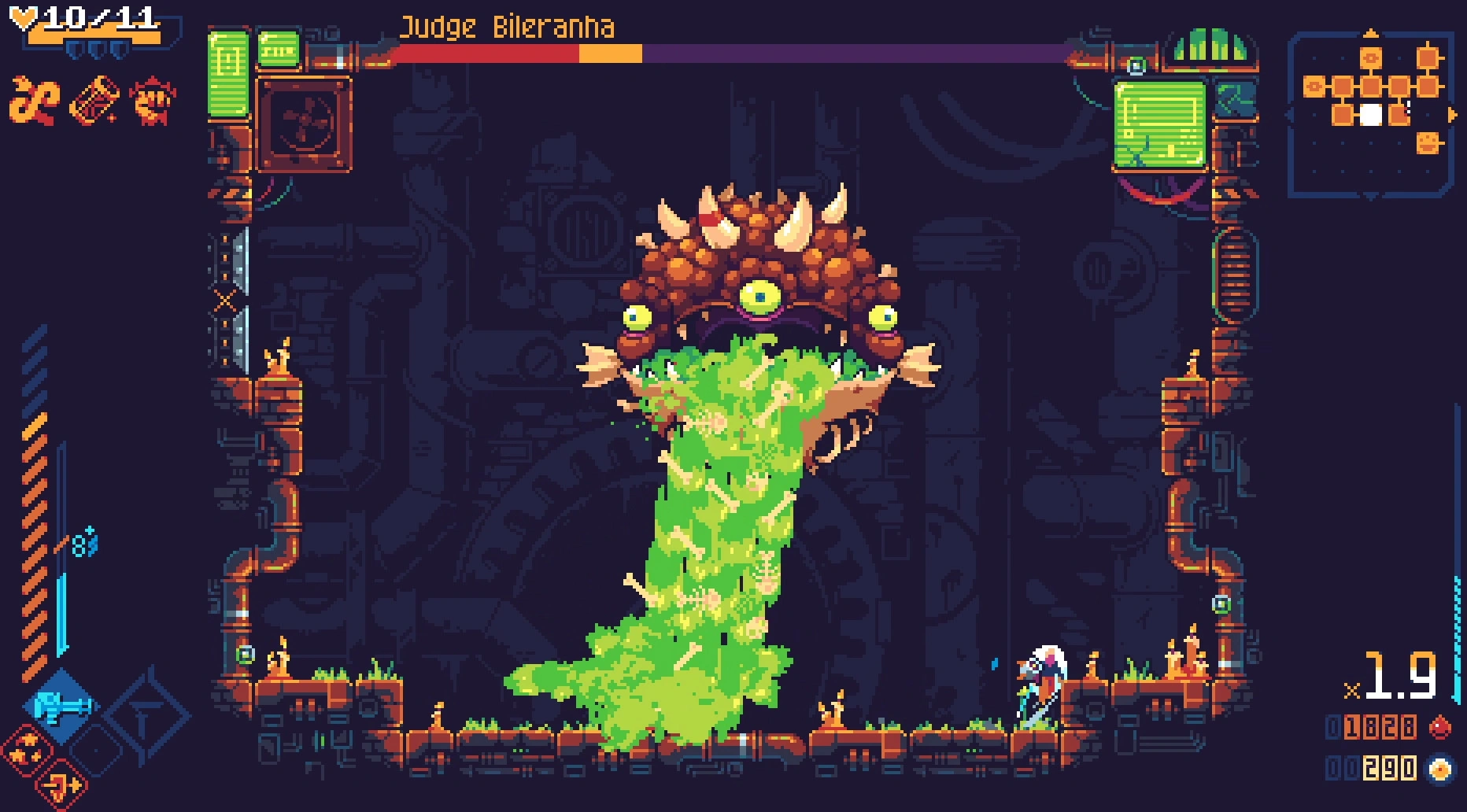The width and height of the screenshot is (1467, 812).
Task: Click the white current-room tile on minimap
Action: tap(1371, 115)
